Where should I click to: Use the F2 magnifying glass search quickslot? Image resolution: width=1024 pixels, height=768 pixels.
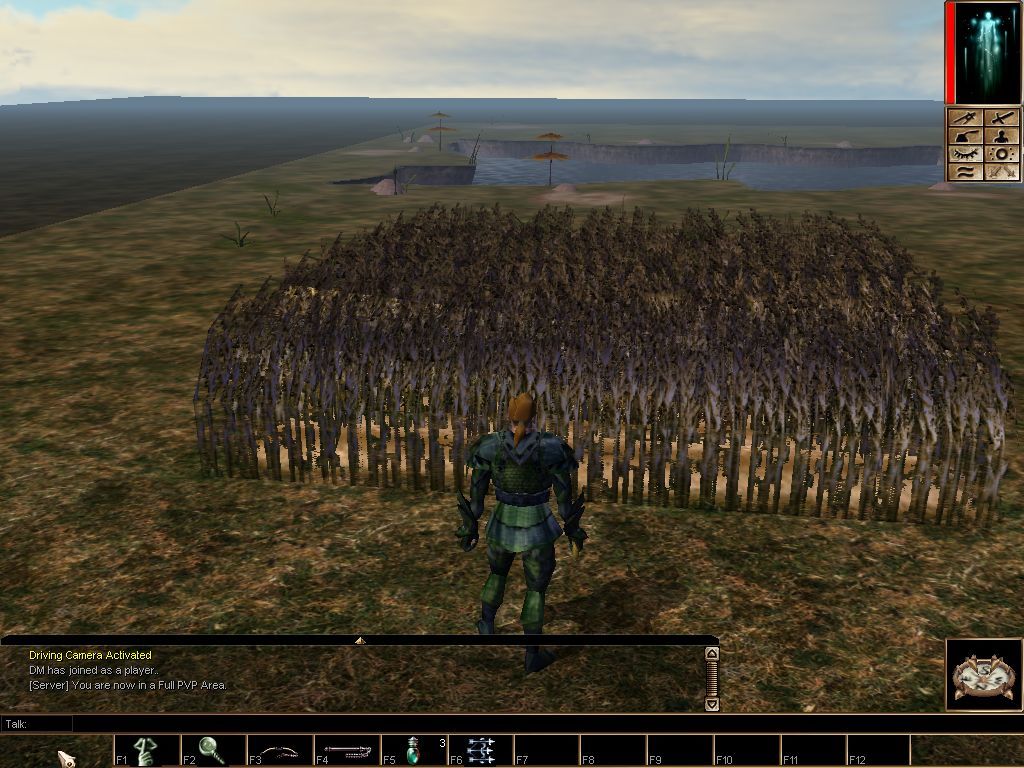[213, 750]
